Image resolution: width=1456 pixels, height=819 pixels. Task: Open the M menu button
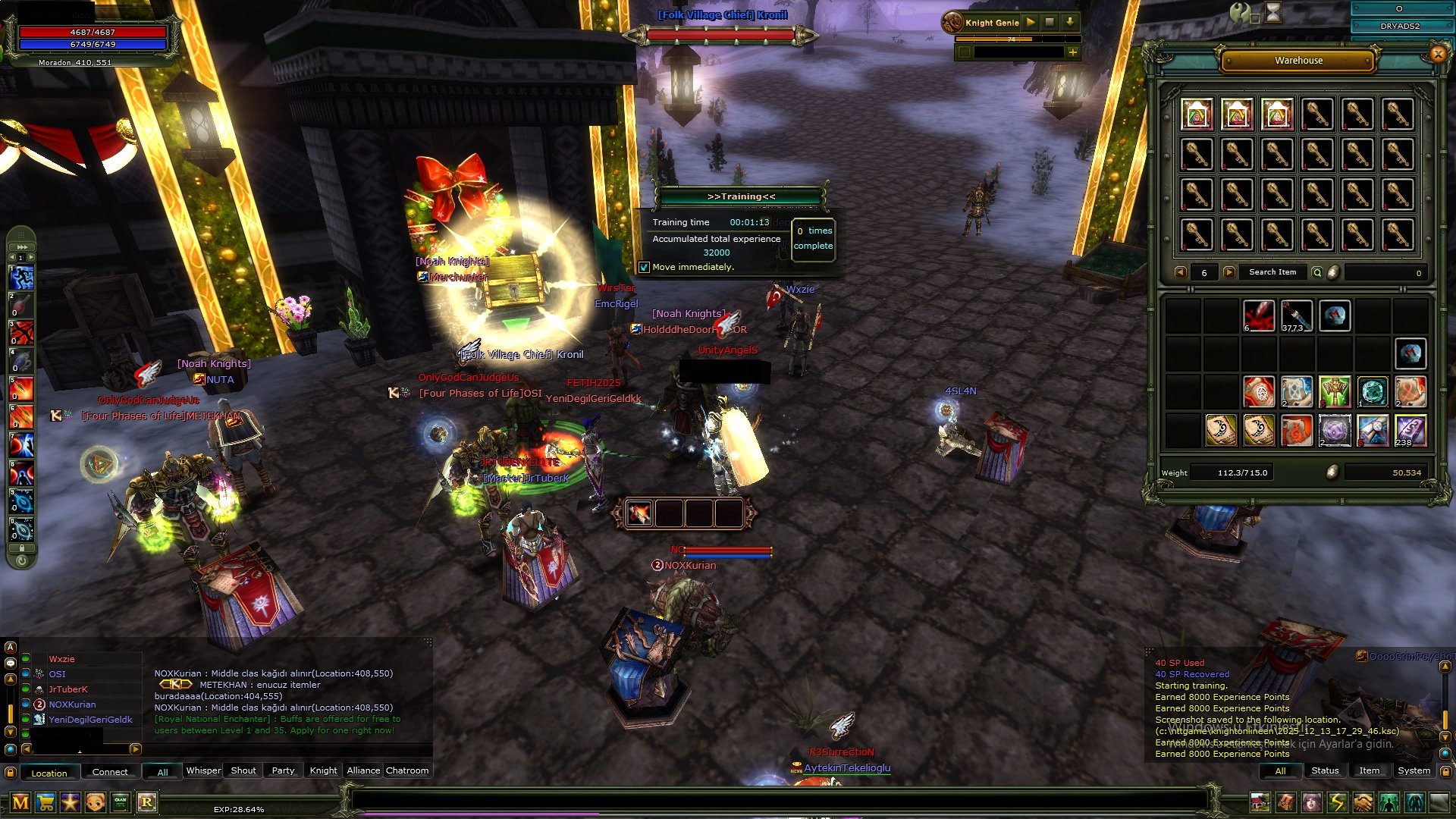pyautogui.click(x=20, y=802)
